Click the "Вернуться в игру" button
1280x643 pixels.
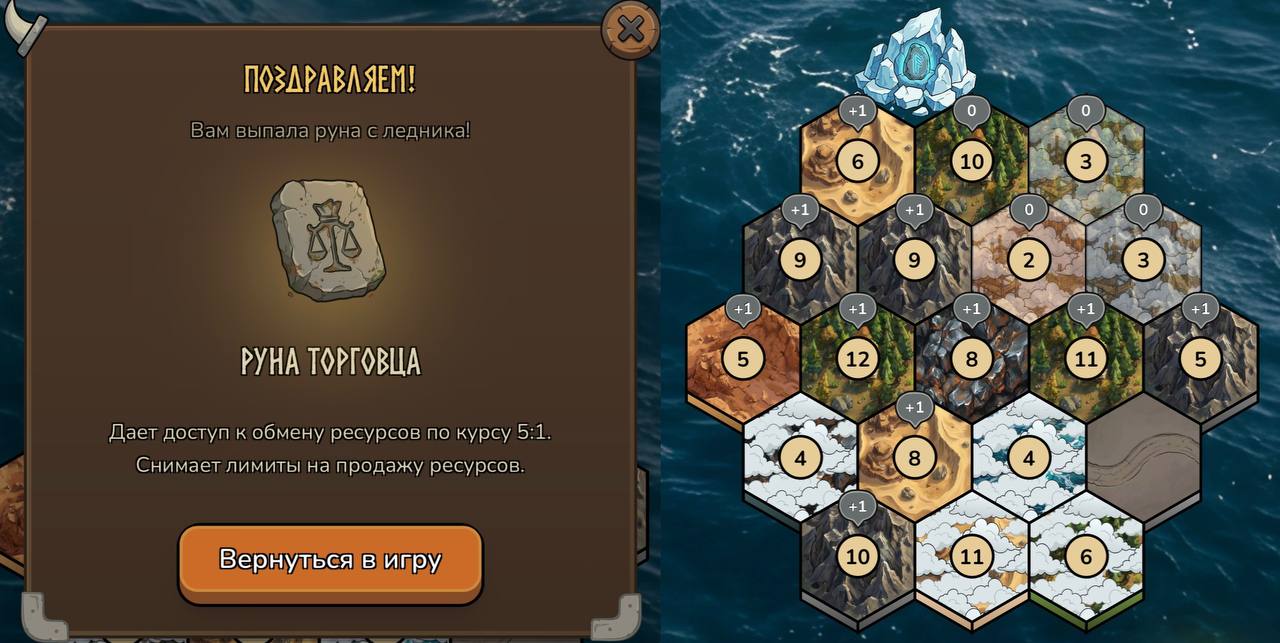tap(330, 559)
